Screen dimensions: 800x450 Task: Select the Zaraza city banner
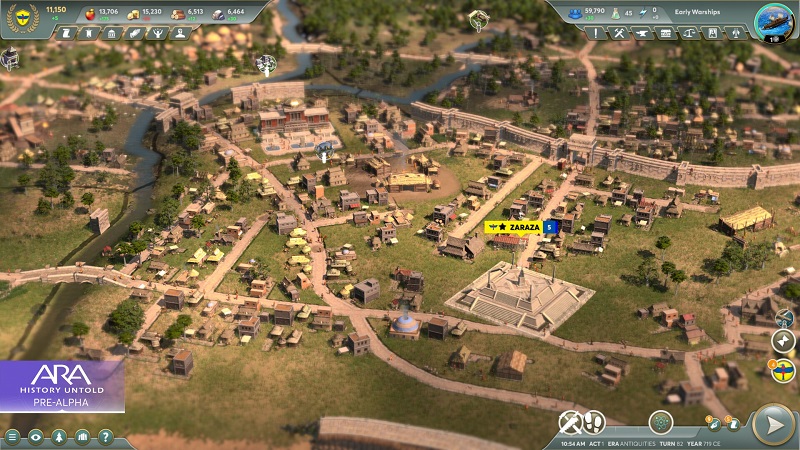tap(513, 227)
